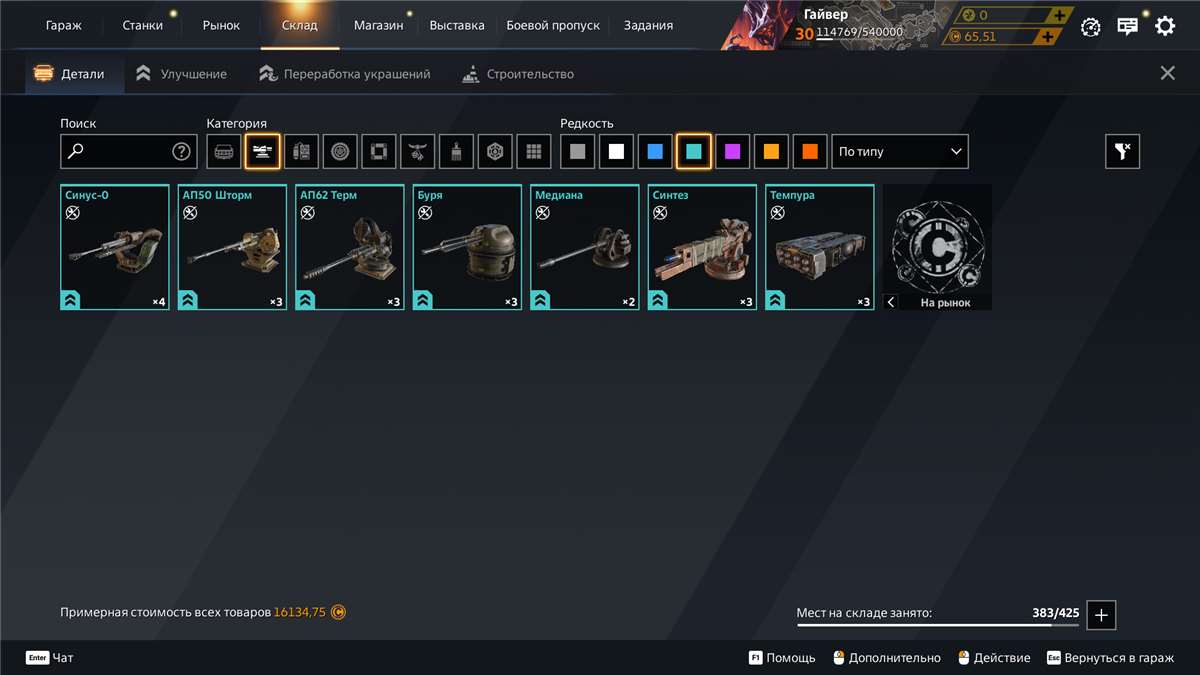Reset filters with the funnel button
The width and height of the screenshot is (1200, 675).
click(1122, 152)
